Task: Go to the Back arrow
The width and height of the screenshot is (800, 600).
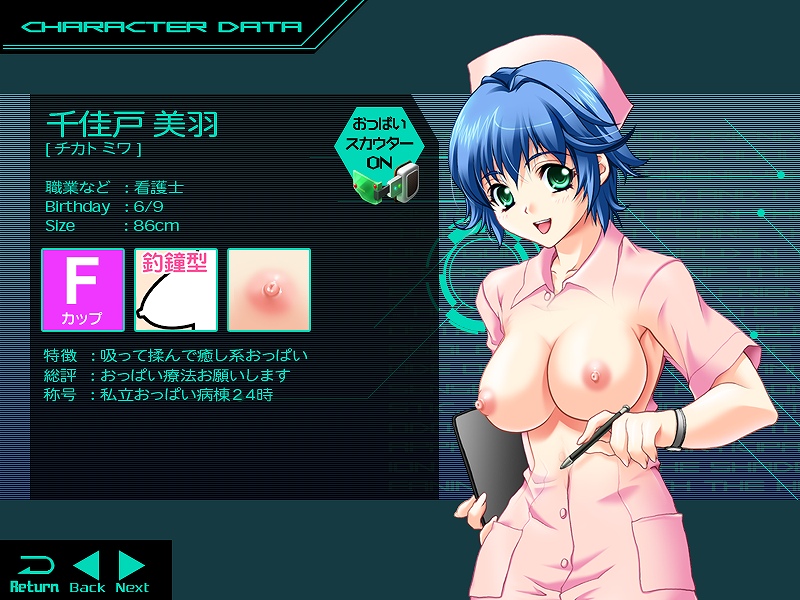Action: coord(87,572)
